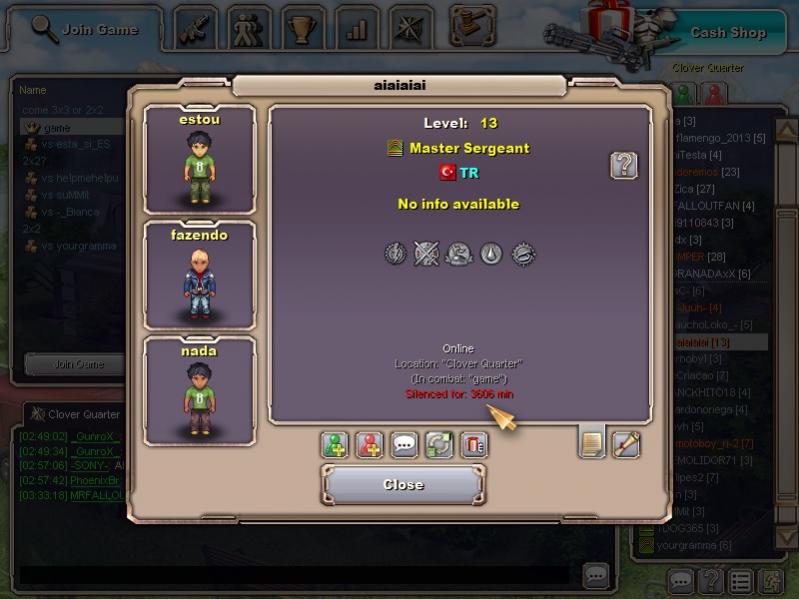This screenshot has height=599, width=799.
Task: Send a private message via speech bubble
Action: click(404, 445)
